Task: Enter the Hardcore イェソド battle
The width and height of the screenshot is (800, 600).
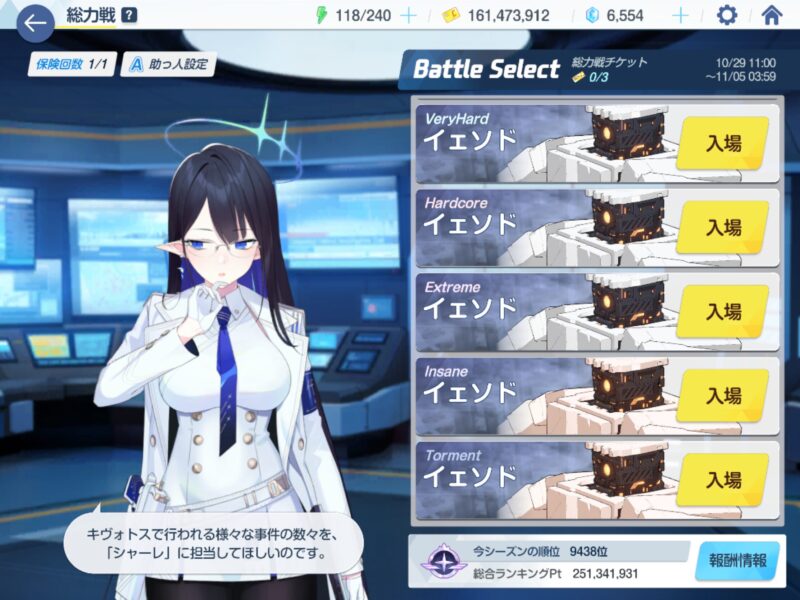Action: point(722,228)
